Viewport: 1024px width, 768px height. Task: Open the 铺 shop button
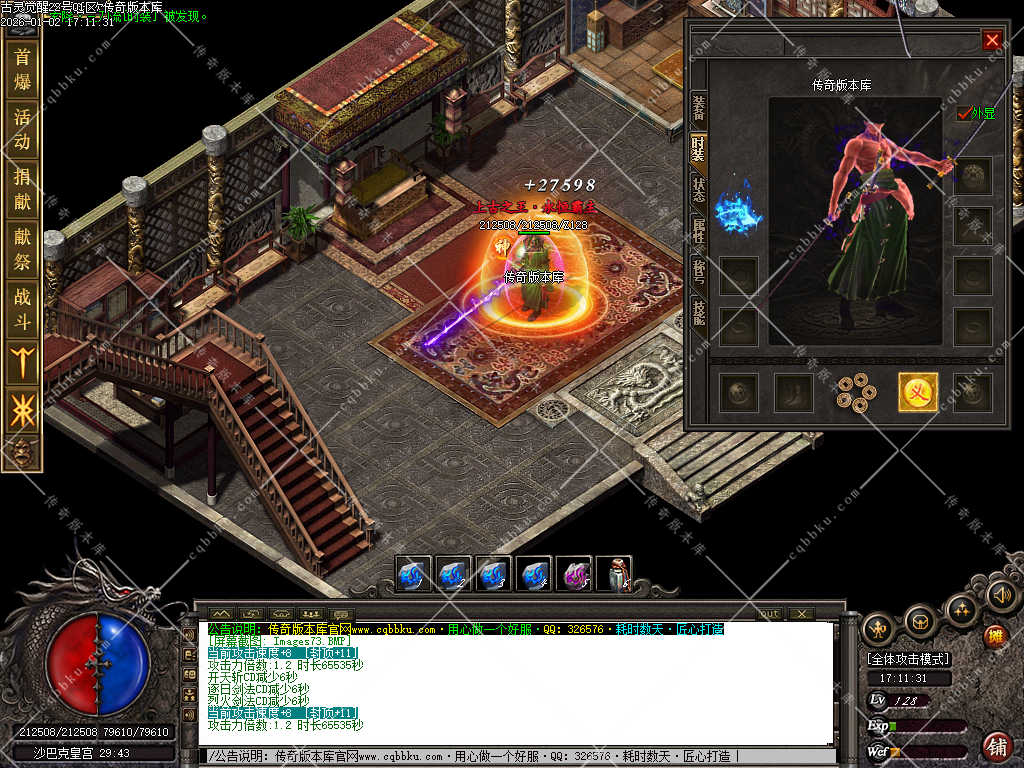click(x=996, y=745)
